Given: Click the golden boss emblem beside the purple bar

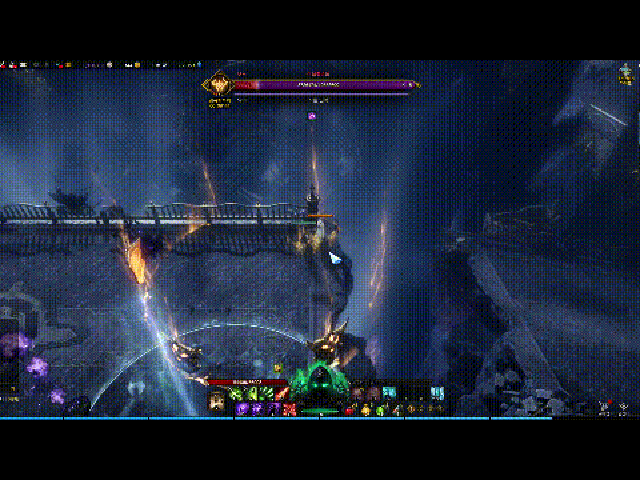Looking at the screenshot, I should point(218,84).
